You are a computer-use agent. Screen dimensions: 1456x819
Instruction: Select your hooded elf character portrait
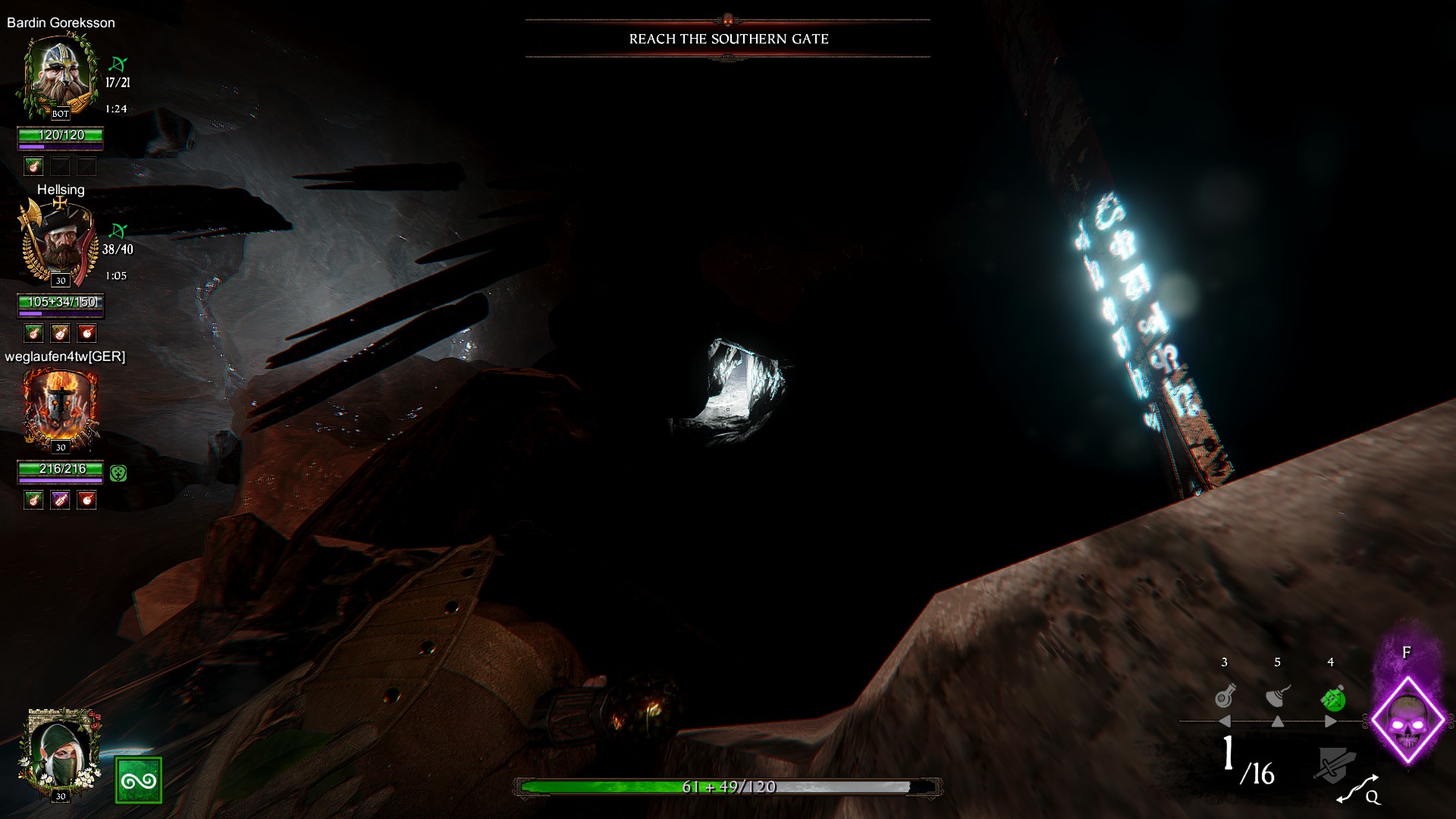click(x=60, y=755)
